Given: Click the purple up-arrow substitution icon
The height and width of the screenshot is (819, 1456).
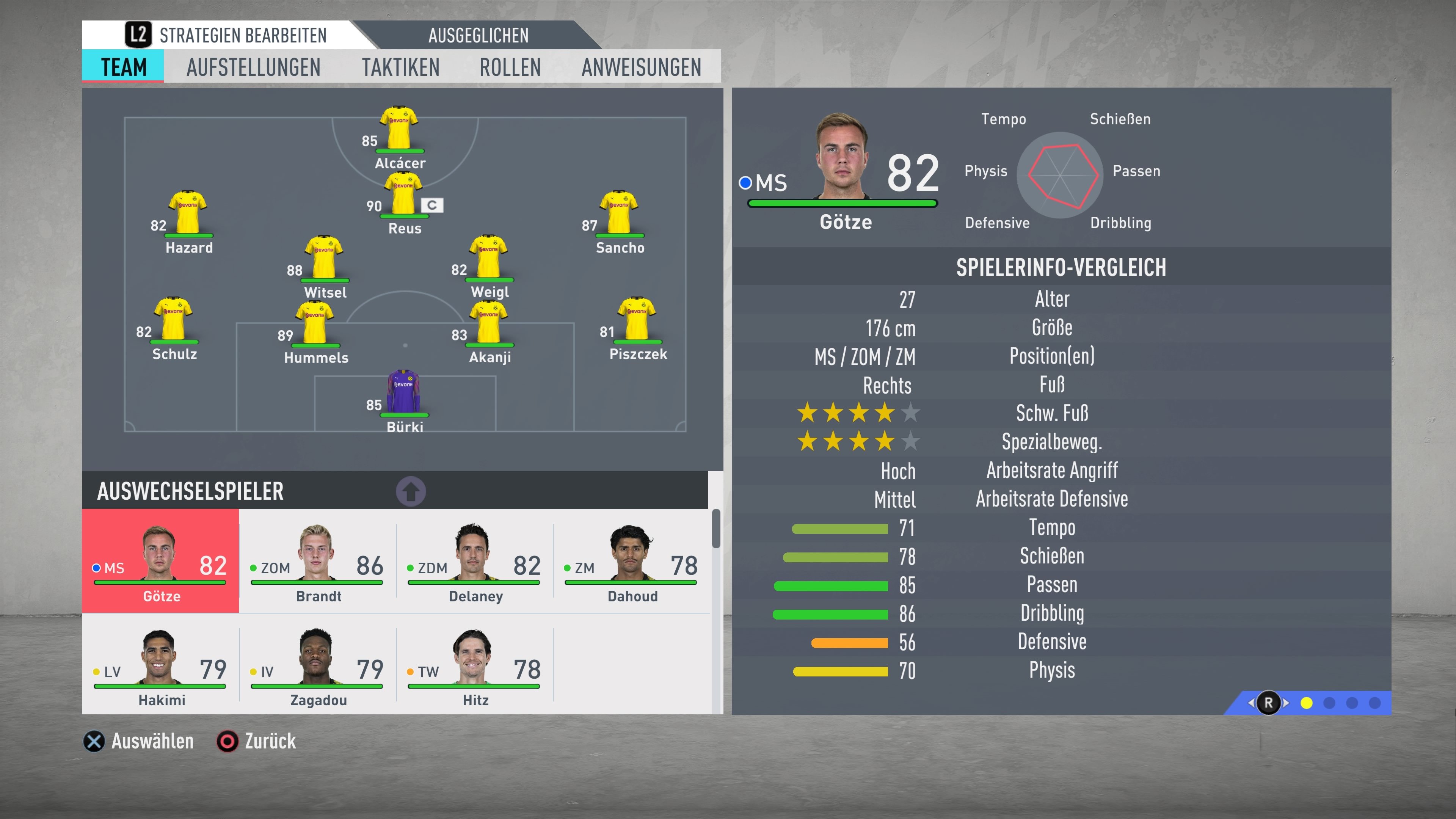Looking at the screenshot, I should pyautogui.click(x=411, y=491).
